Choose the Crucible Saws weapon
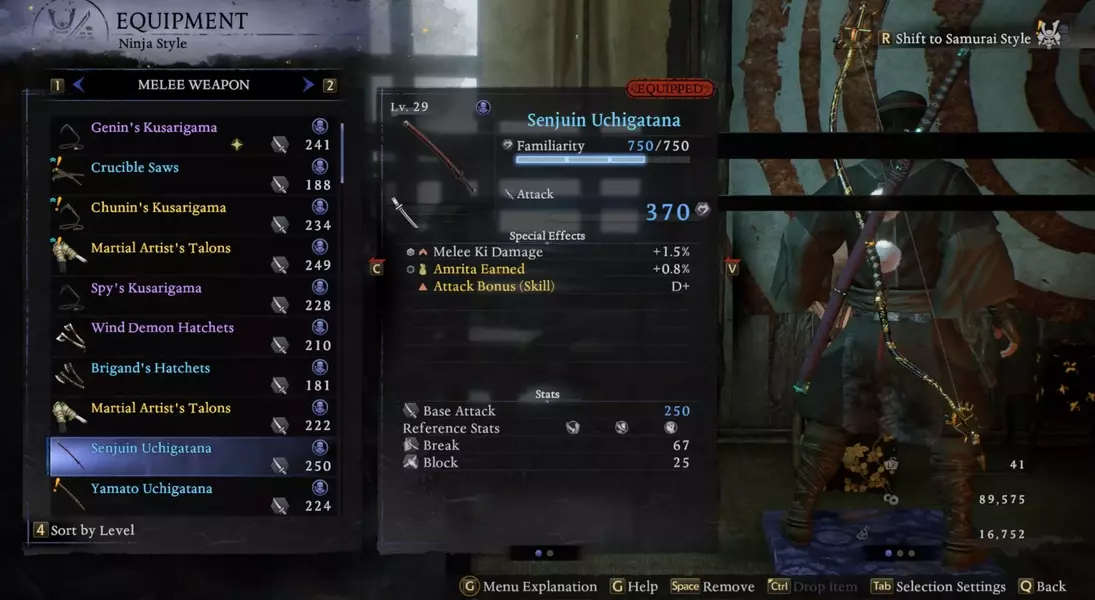This screenshot has height=600, width=1095. tap(135, 168)
